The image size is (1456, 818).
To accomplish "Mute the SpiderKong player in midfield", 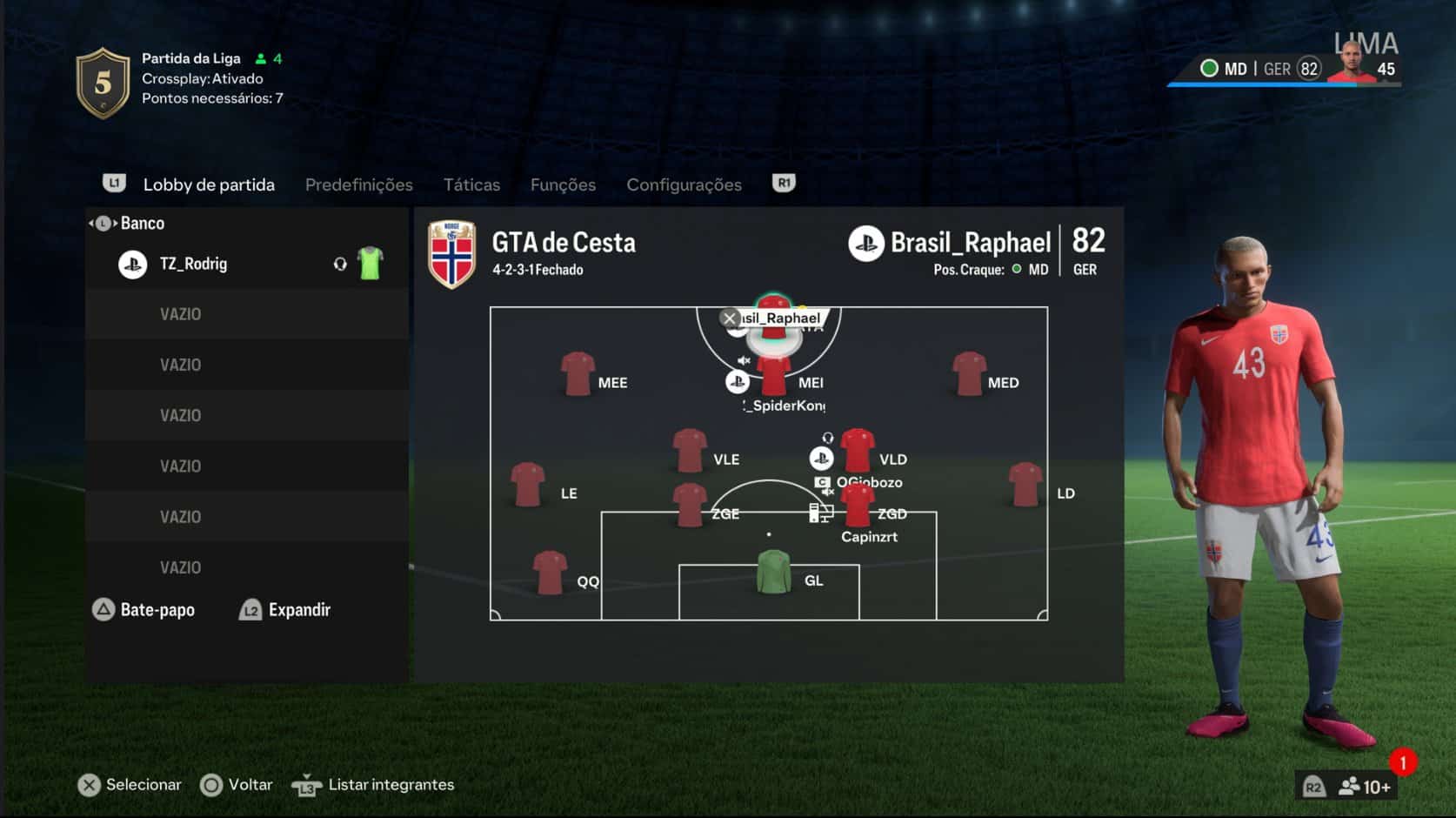I will [x=742, y=361].
